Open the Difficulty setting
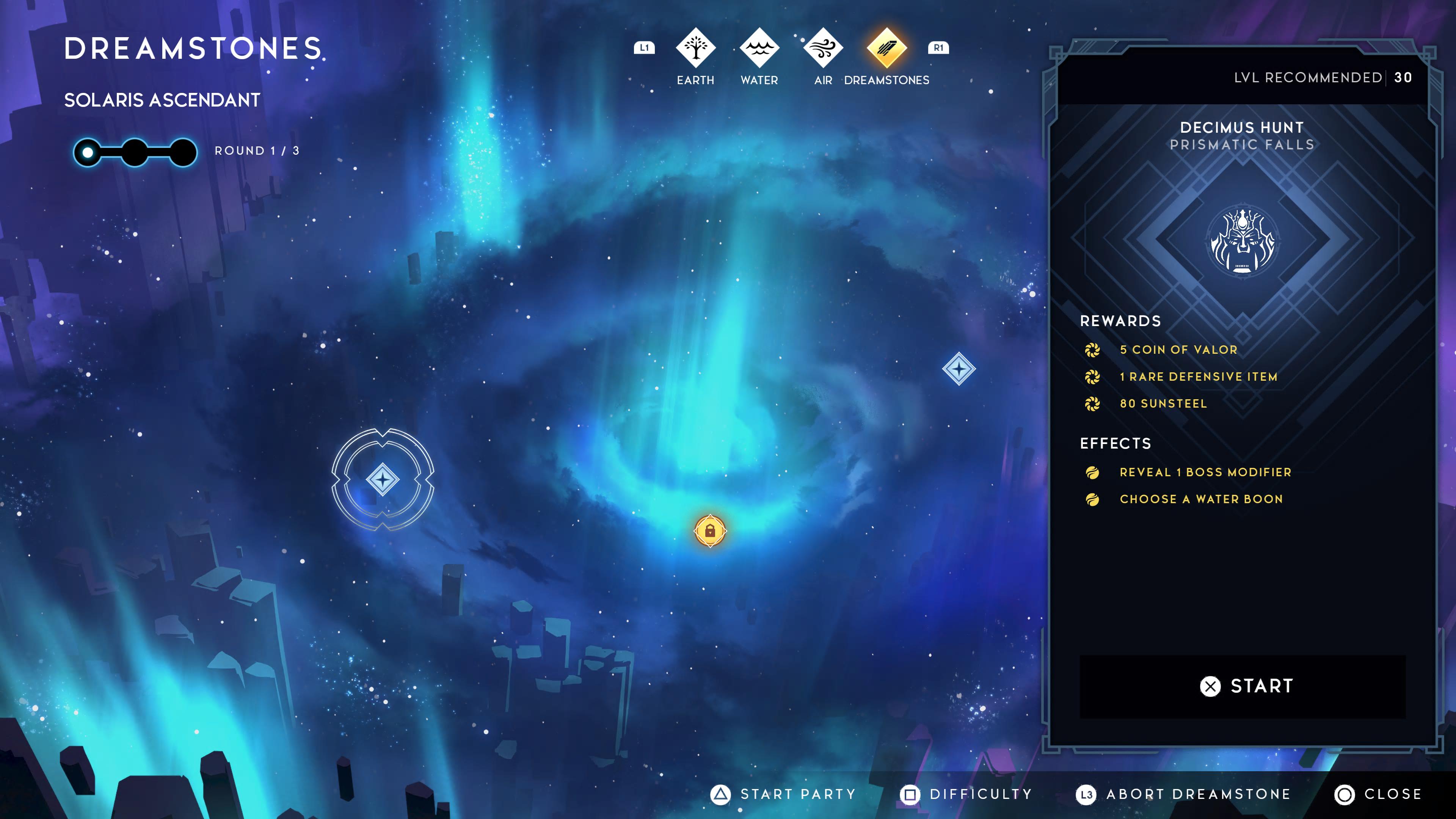This screenshot has height=819, width=1456. pyautogui.click(x=966, y=794)
